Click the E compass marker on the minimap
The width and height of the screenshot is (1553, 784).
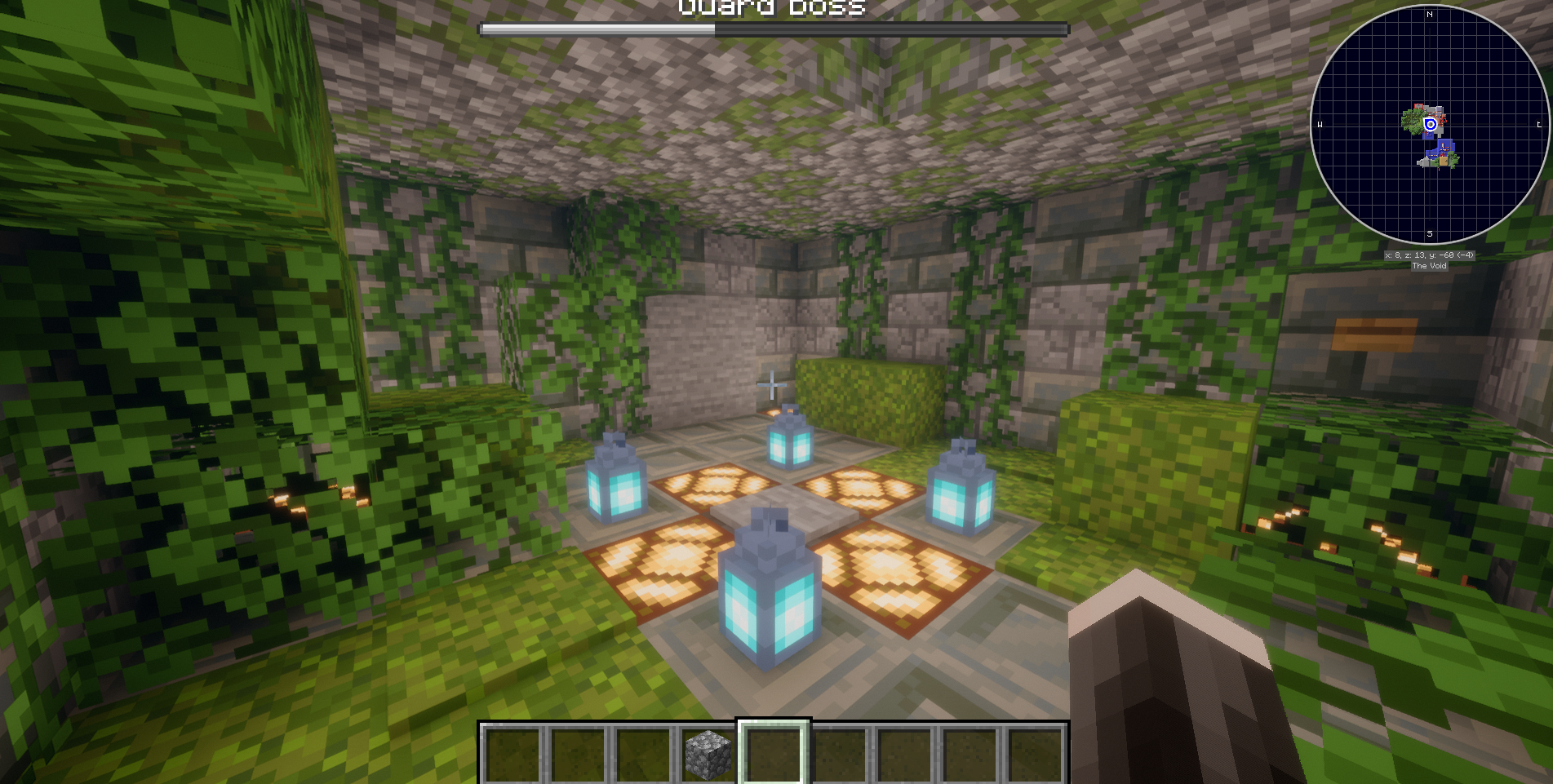1538,124
